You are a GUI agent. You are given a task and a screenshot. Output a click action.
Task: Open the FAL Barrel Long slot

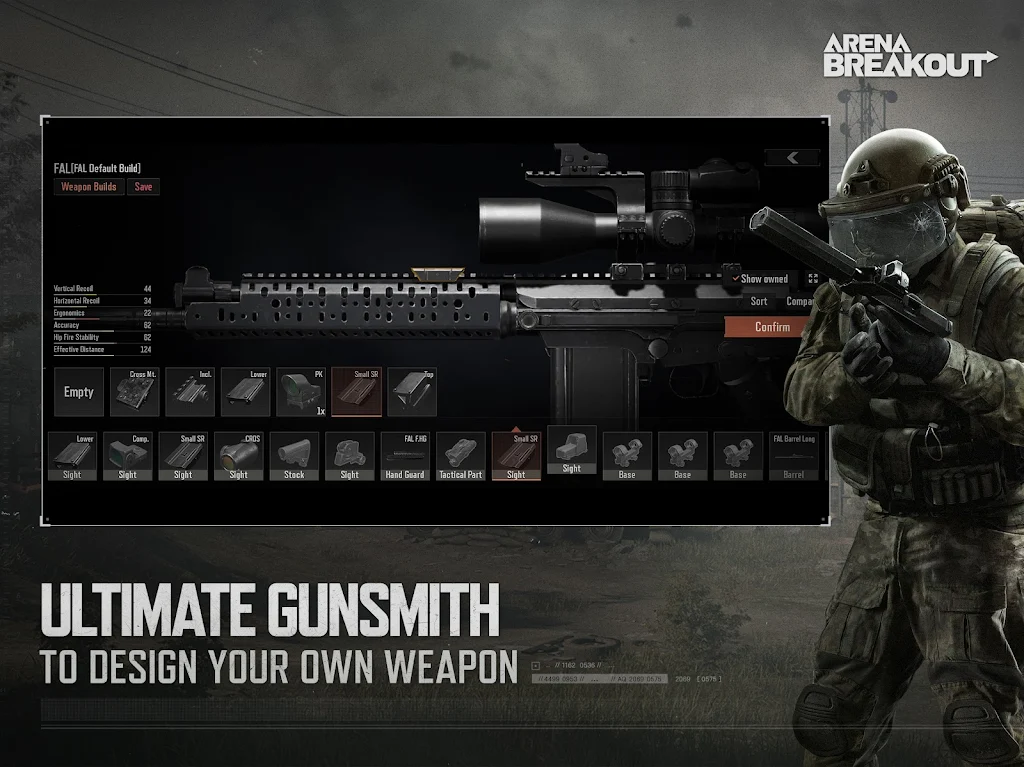793,456
